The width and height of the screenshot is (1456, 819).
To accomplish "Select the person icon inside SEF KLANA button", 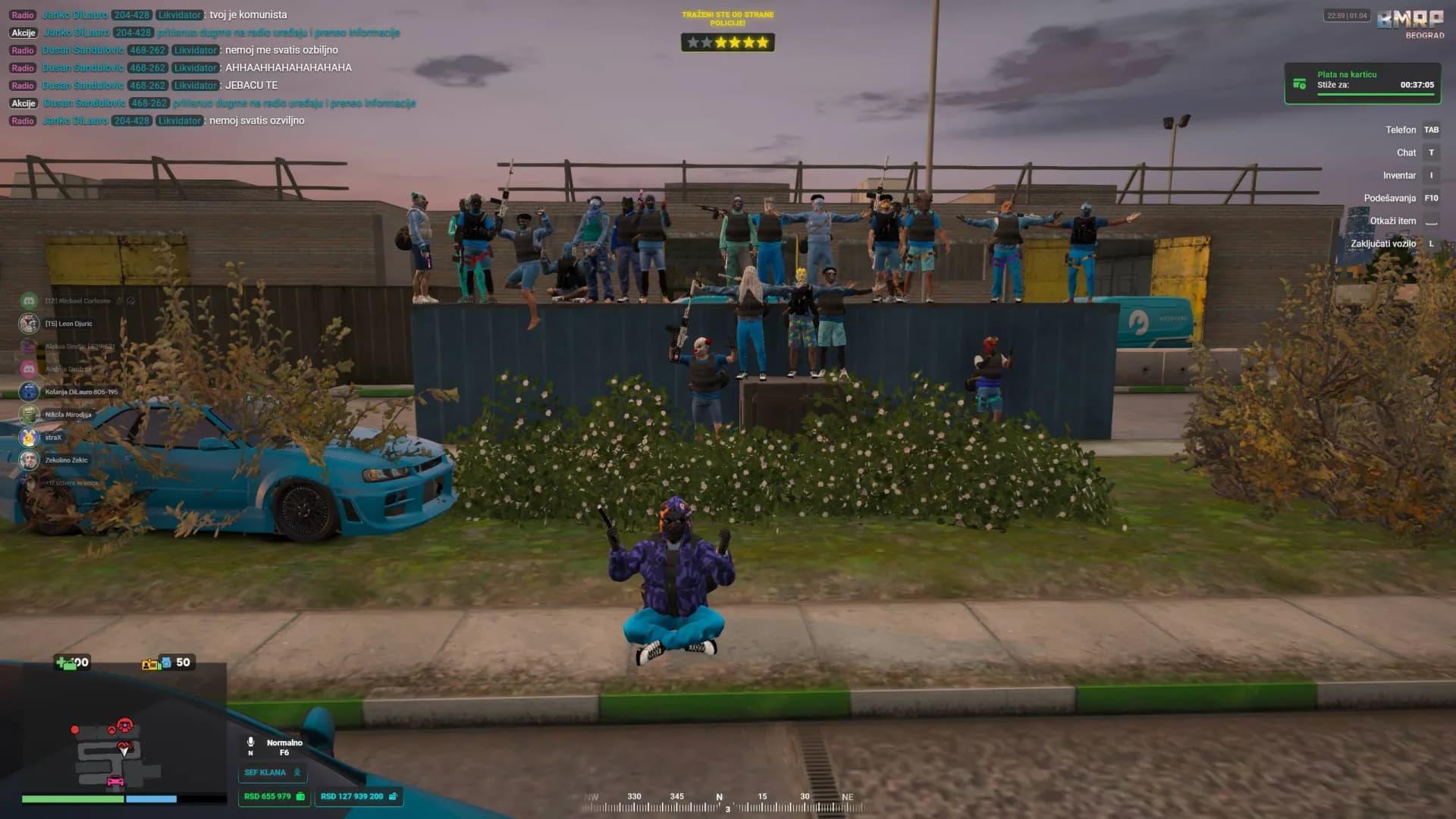I will (297, 772).
